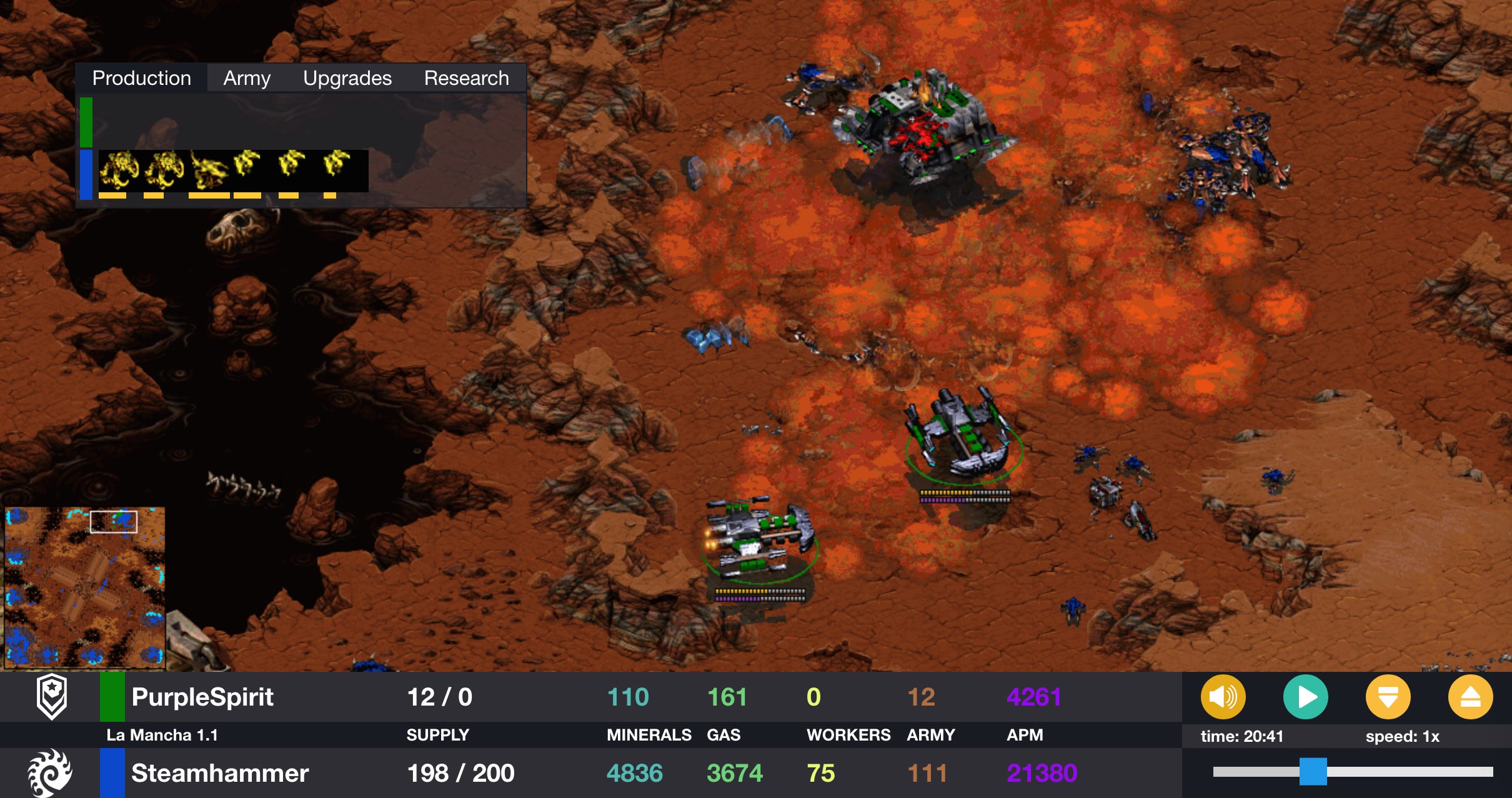Select the Research tab
Screen dimensions: 1512x798
coord(466,78)
